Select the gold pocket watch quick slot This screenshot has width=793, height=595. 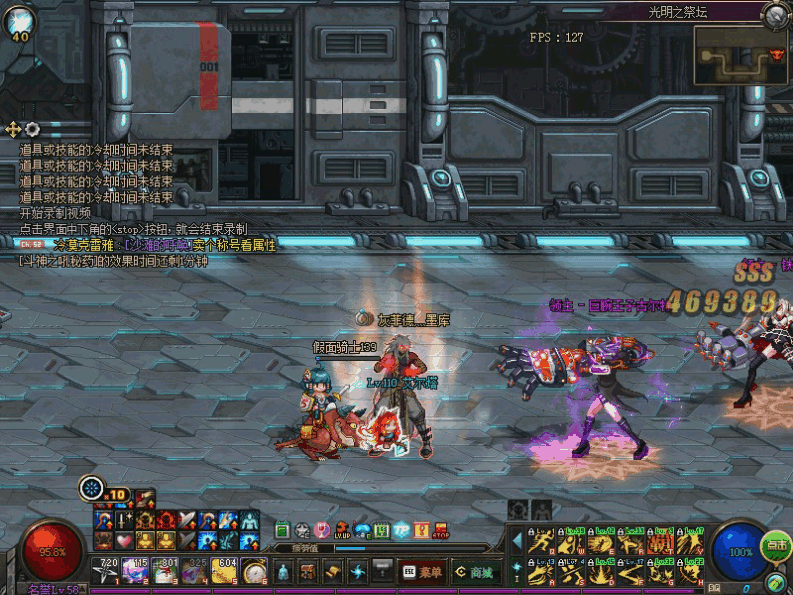(x=255, y=572)
